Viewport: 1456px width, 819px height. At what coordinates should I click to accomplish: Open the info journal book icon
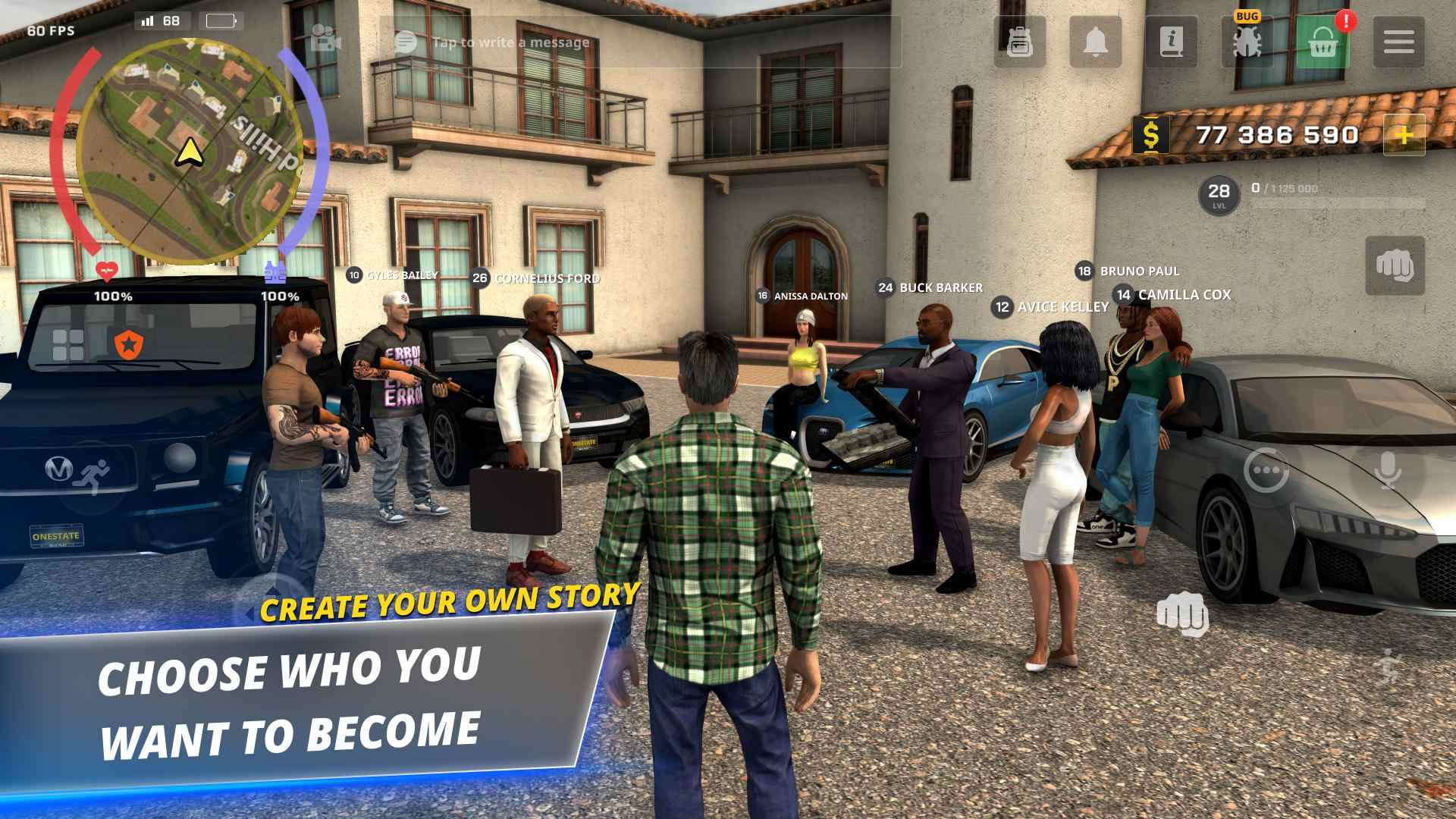(x=1170, y=42)
